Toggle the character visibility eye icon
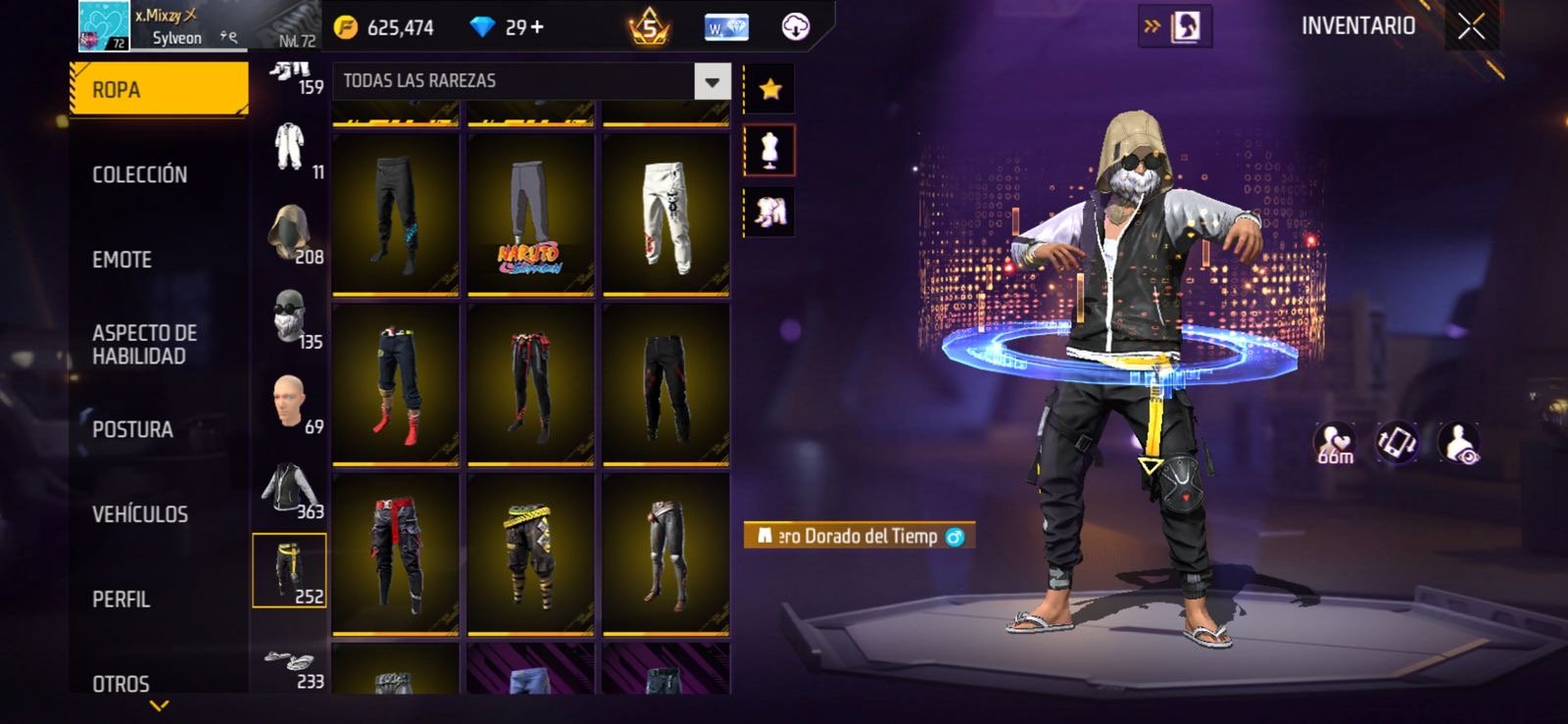The width and height of the screenshot is (1568, 724). (1459, 443)
